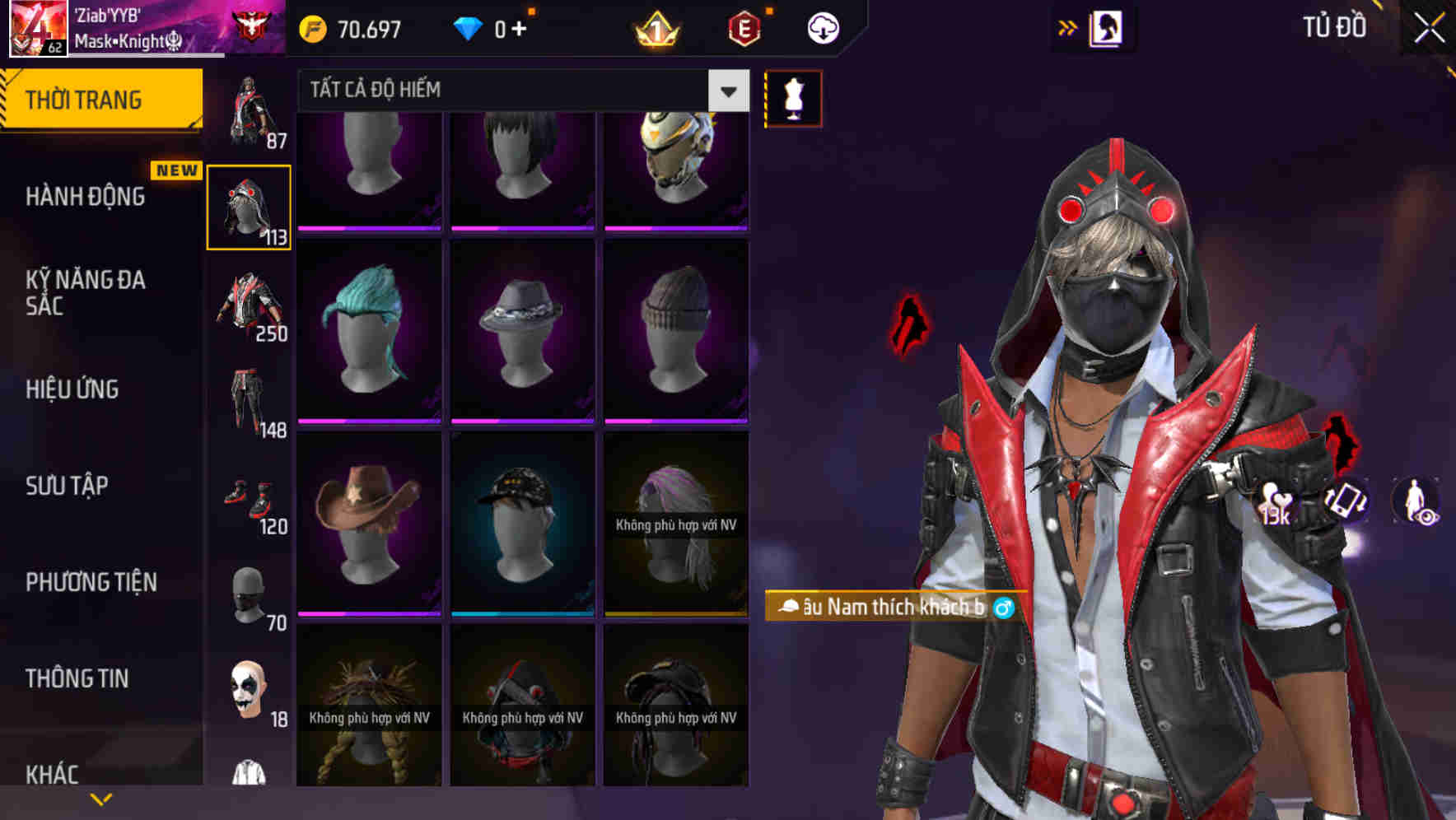Viewport: 1456px width, 820px height.
Task: Click the TỦ ĐỒ wardrobe button
Action: 1334,26
